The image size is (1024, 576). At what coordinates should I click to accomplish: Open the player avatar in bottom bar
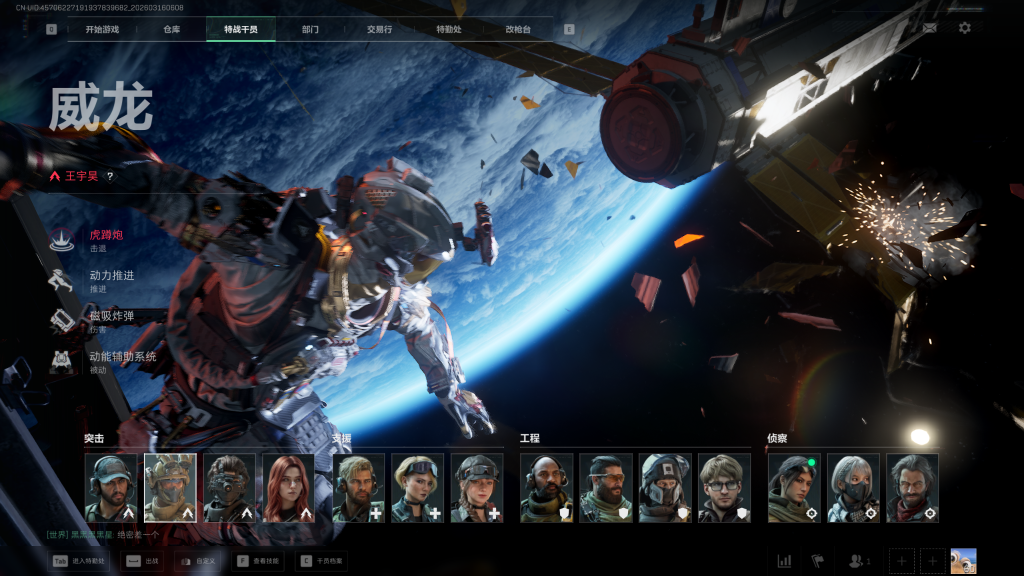963,561
